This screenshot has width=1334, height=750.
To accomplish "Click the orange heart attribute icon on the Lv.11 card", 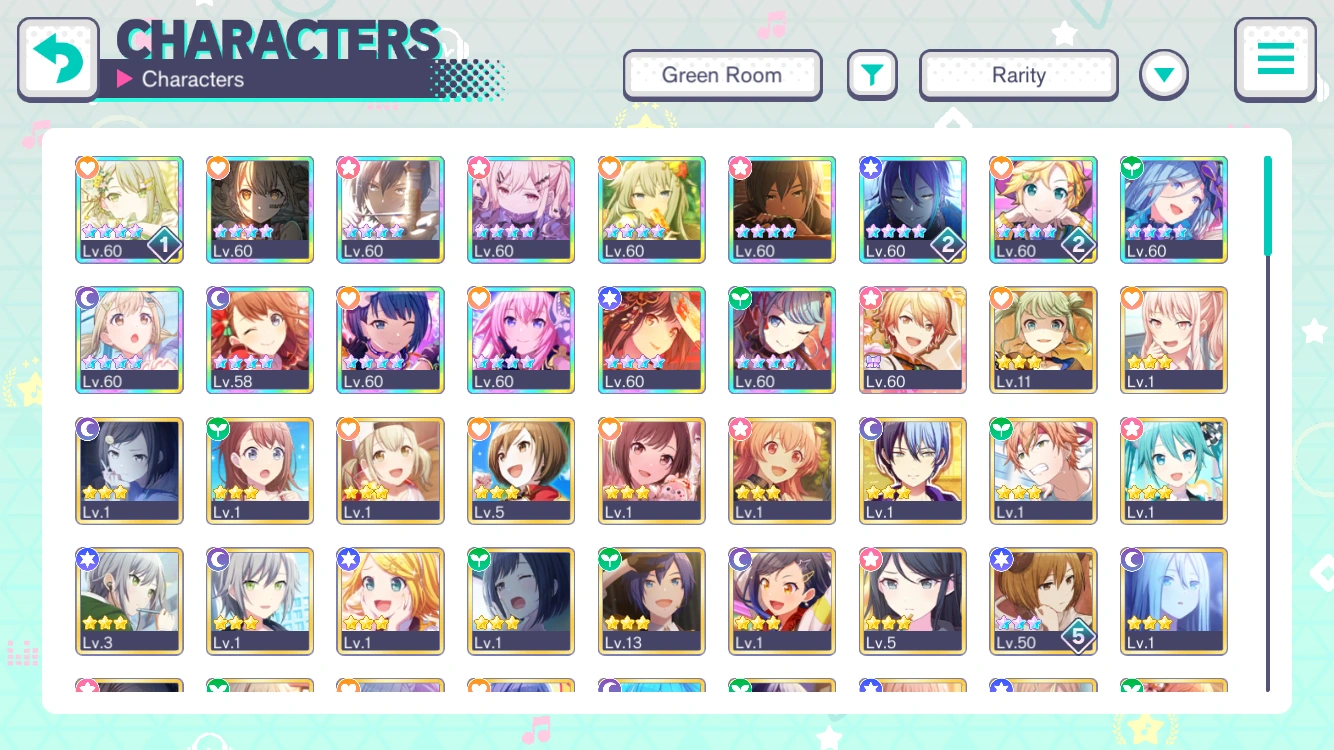I will point(1001,298).
